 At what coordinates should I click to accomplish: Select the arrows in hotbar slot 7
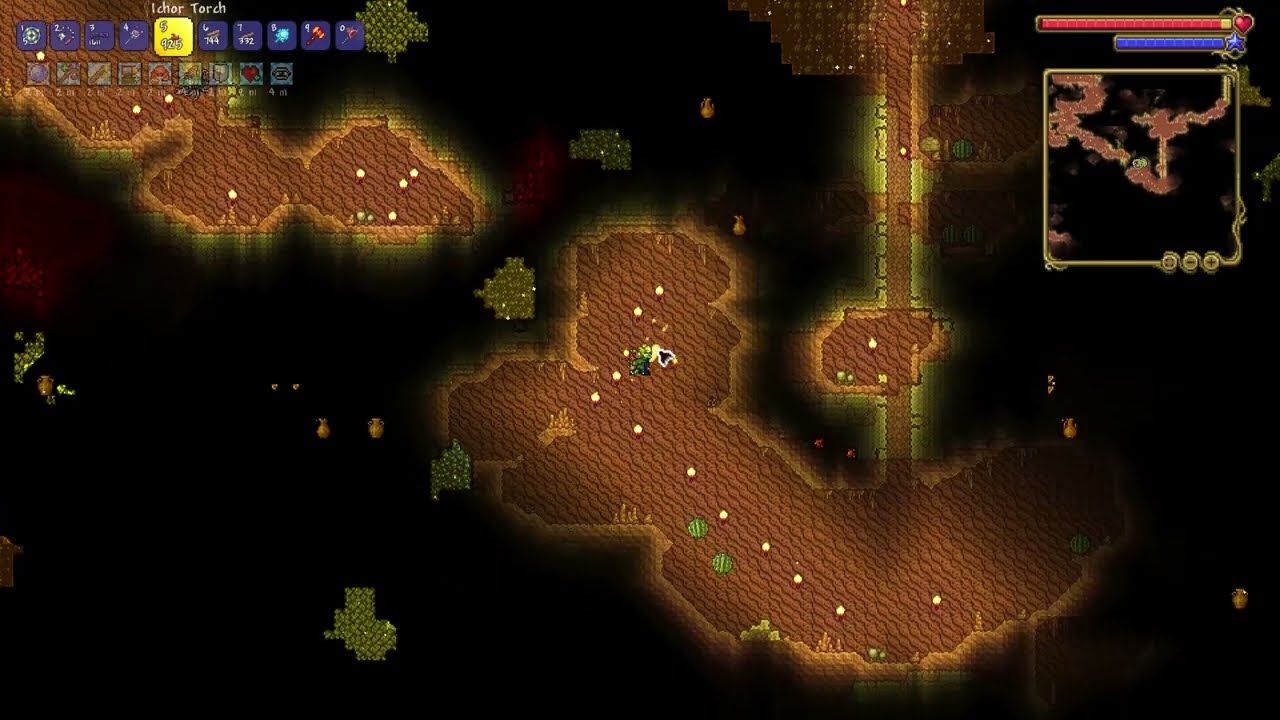point(246,35)
